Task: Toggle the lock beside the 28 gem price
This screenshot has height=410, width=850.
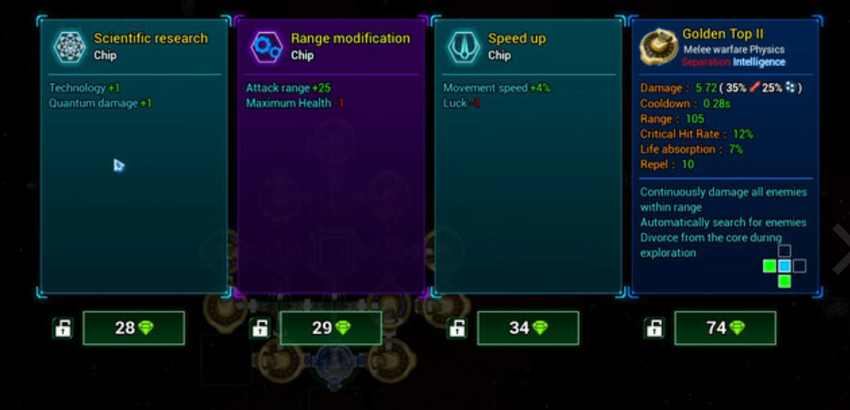Action: [63, 328]
